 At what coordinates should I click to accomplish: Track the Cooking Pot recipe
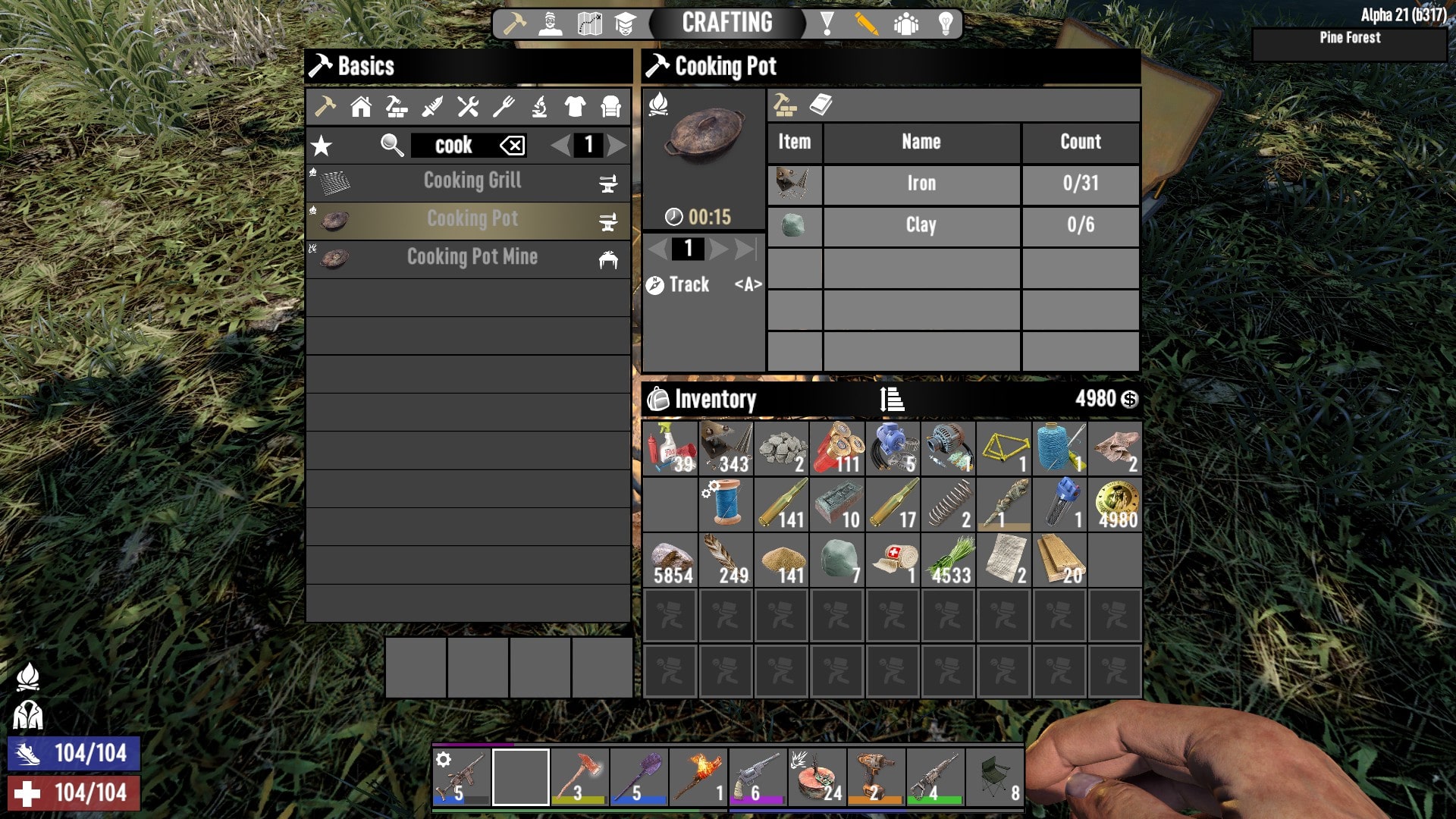point(680,284)
